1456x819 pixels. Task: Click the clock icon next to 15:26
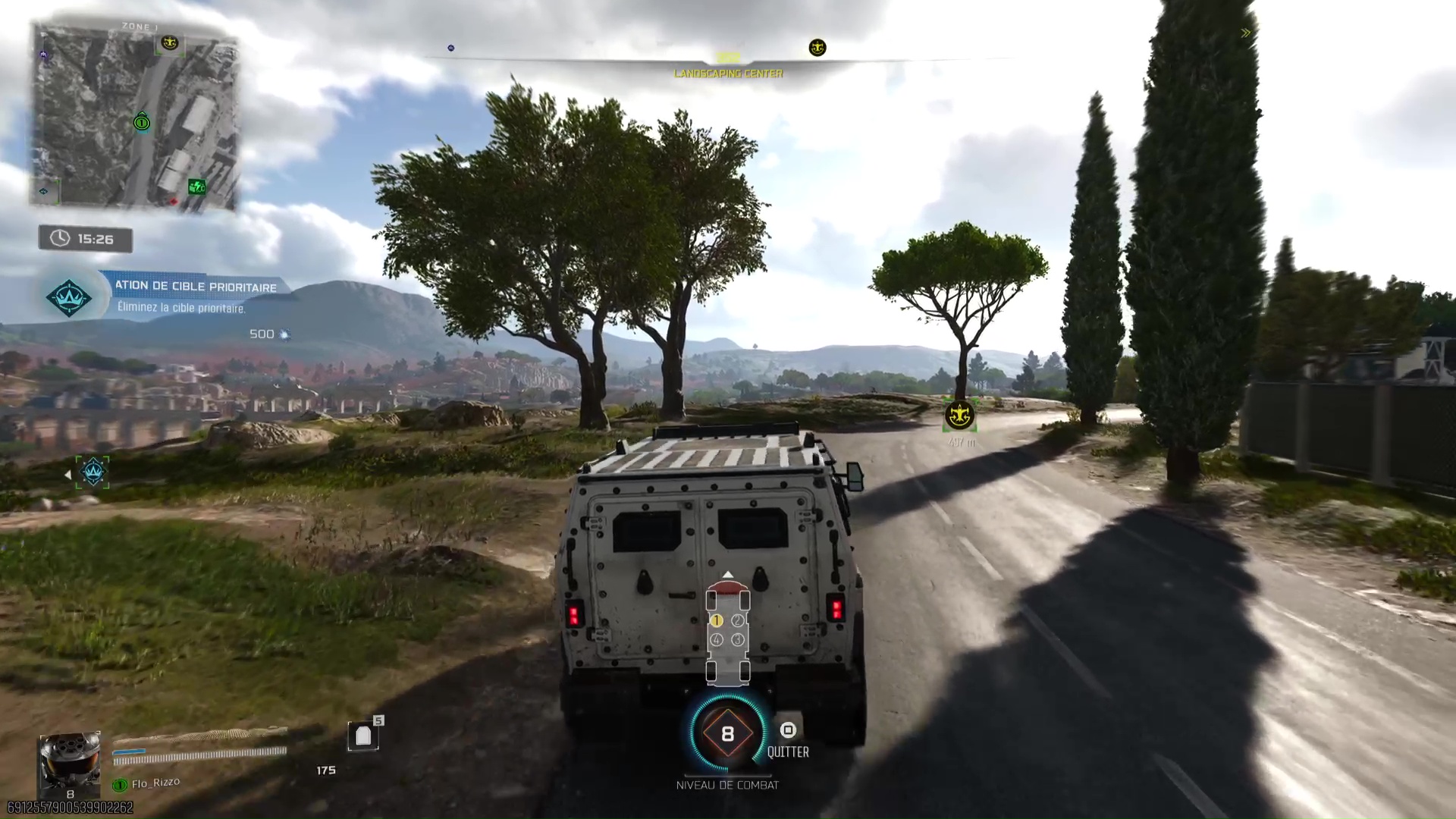point(59,238)
